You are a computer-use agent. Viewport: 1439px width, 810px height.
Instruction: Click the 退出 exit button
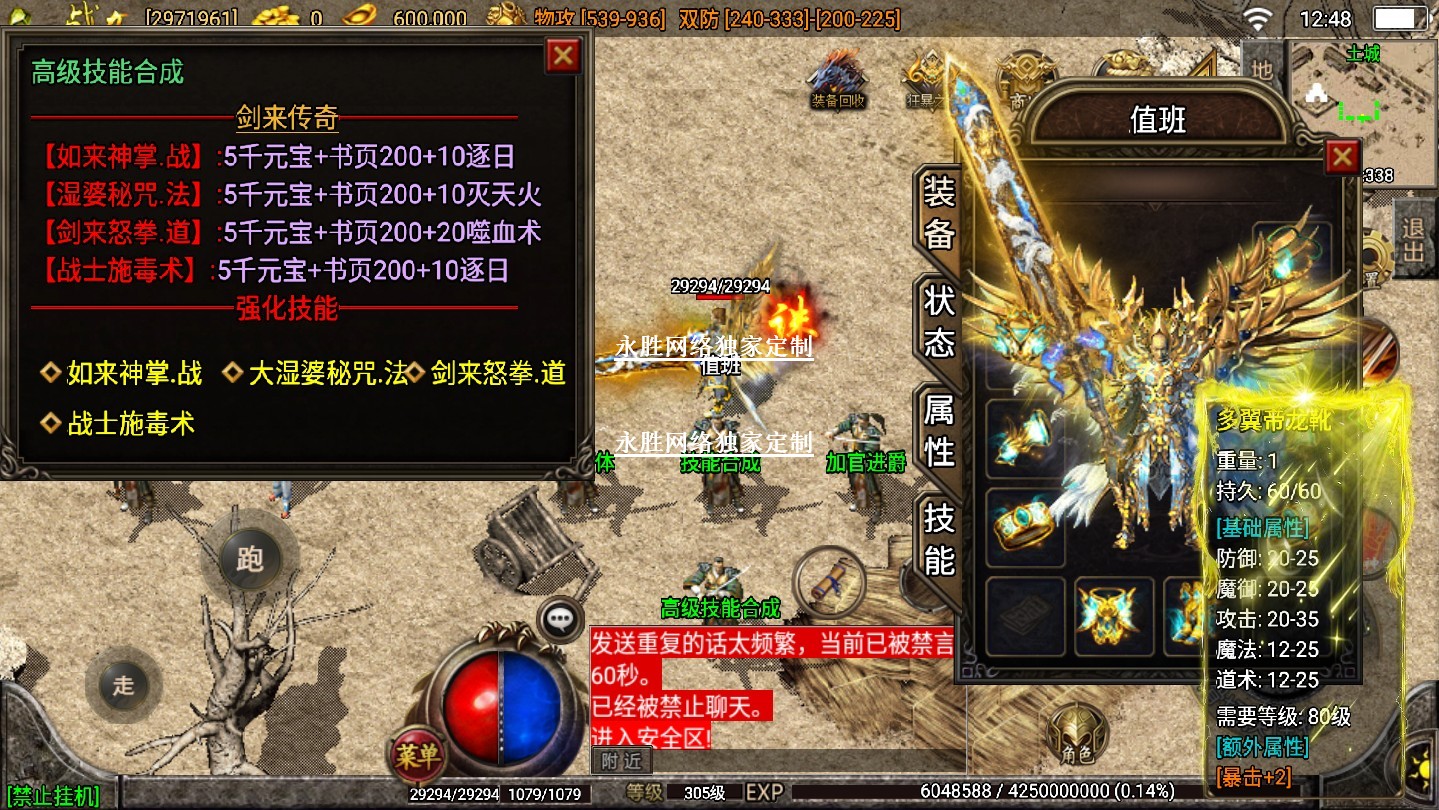pos(1413,240)
